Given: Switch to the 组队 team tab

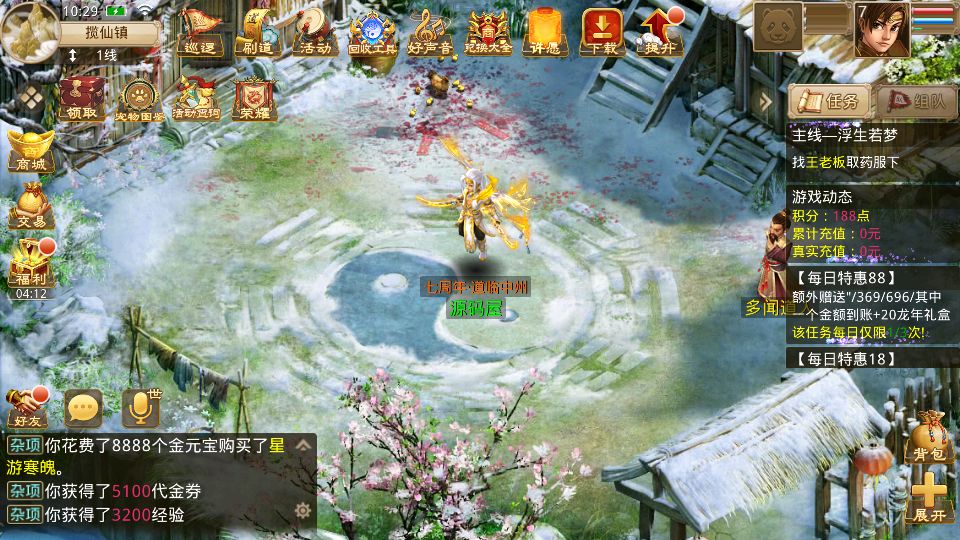Looking at the screenshot, I should [915, 101].
